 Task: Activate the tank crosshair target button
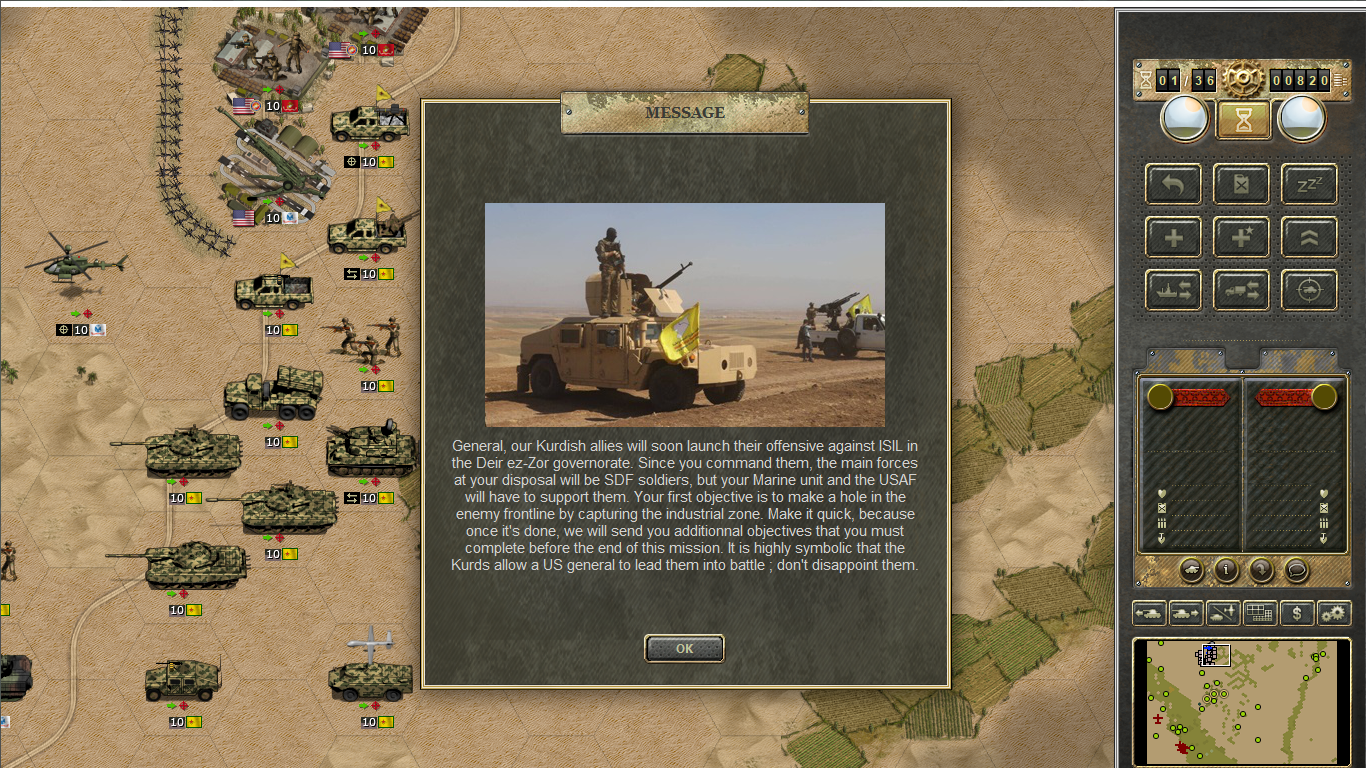[x=1309, y=290]
